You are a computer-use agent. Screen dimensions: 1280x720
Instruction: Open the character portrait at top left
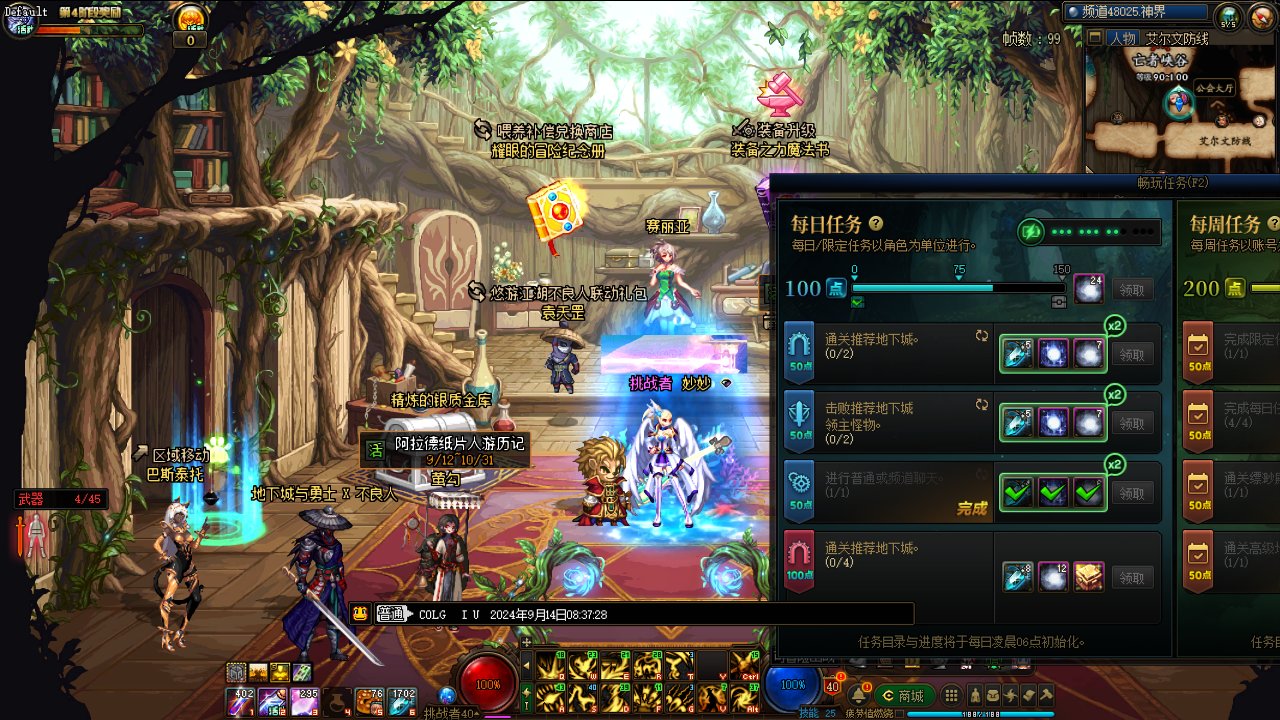coord(22,20)
